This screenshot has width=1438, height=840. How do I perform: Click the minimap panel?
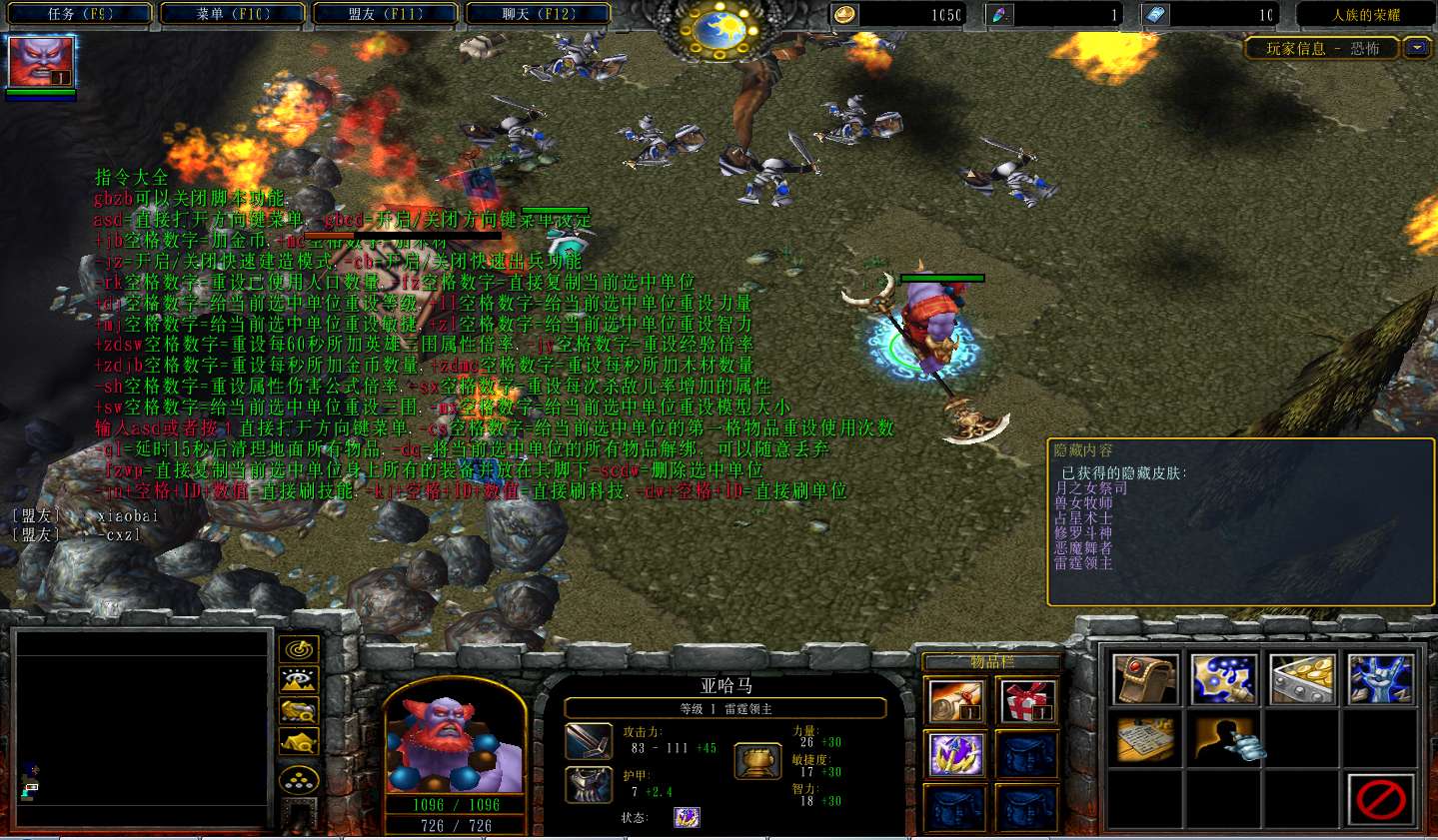tap(142, 728)
